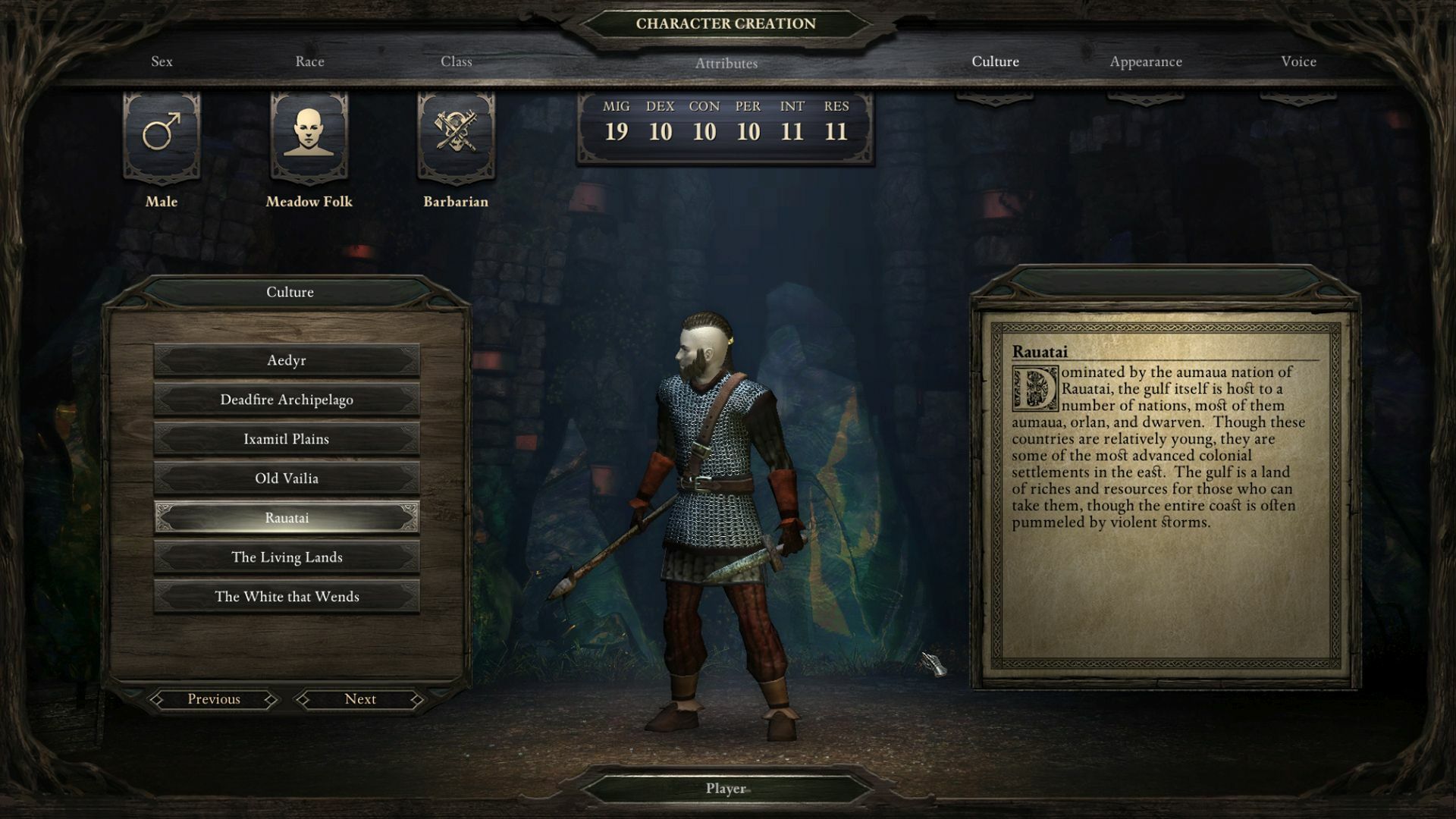Select The Living Lands culture
This screenshot has height=819, width=1456.
coord(287,557)
